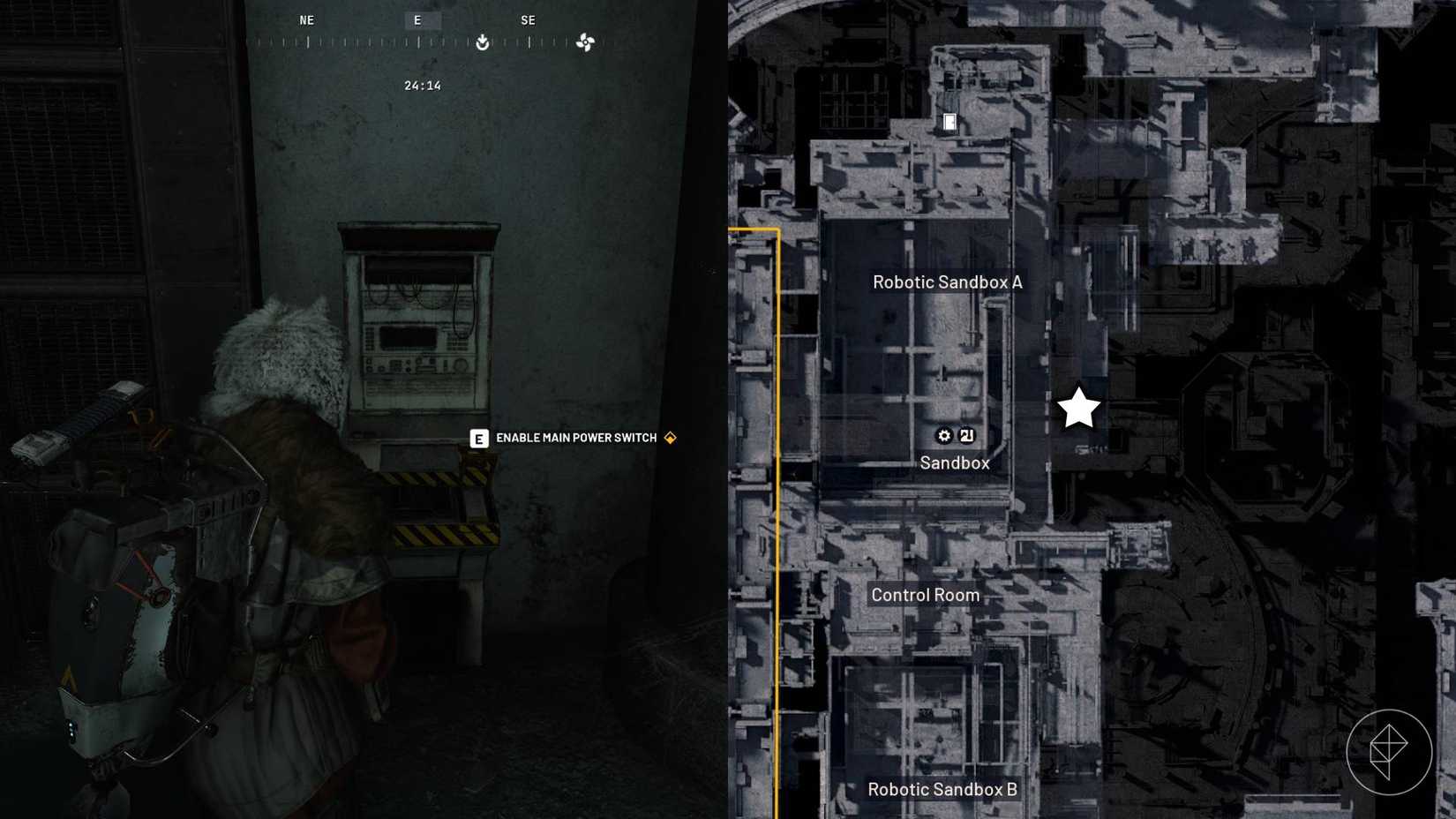The height and width of the screenshot is (819, 1456).
Task: Select the SE compass heading marker
Action: coord(529,19)
